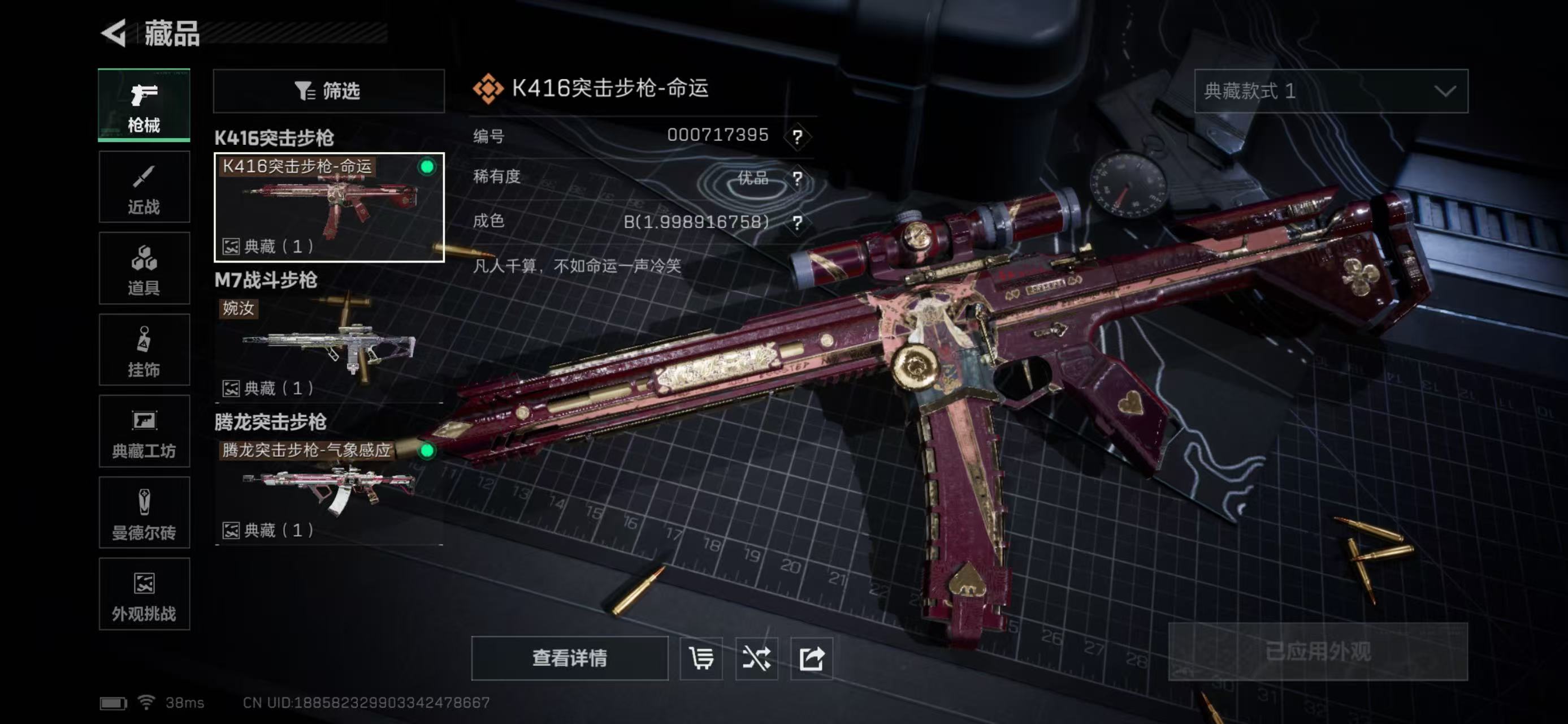Go back using the arrow beside 藏品

click(x=114, y=33)
